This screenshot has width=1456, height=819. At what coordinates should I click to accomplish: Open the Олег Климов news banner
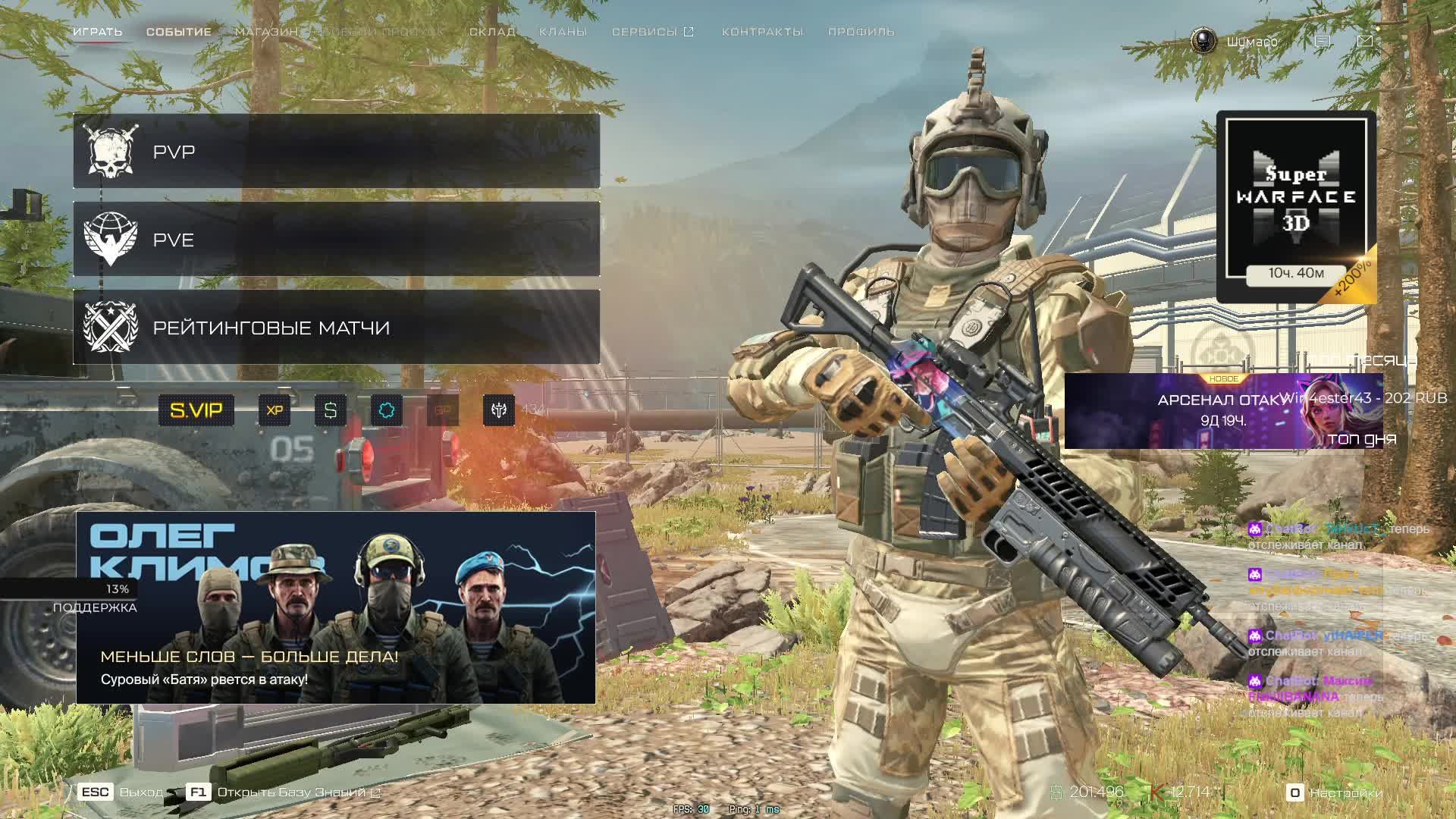(x=335, y=607)
